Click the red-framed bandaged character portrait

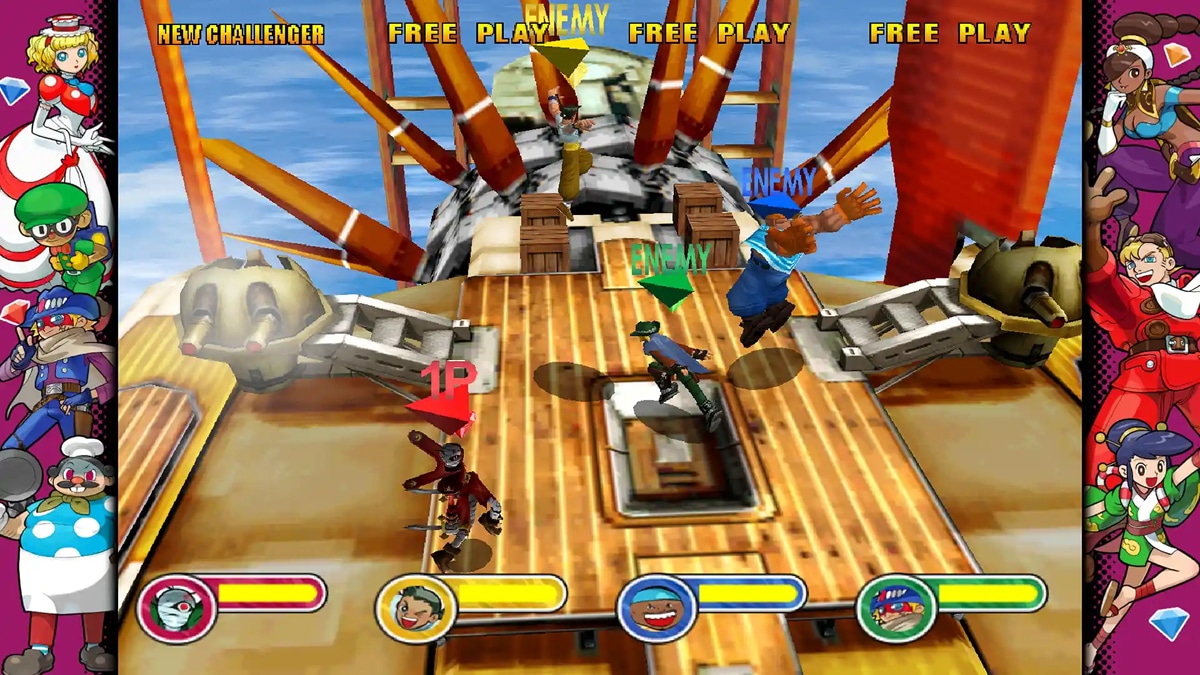click(176, 608)
